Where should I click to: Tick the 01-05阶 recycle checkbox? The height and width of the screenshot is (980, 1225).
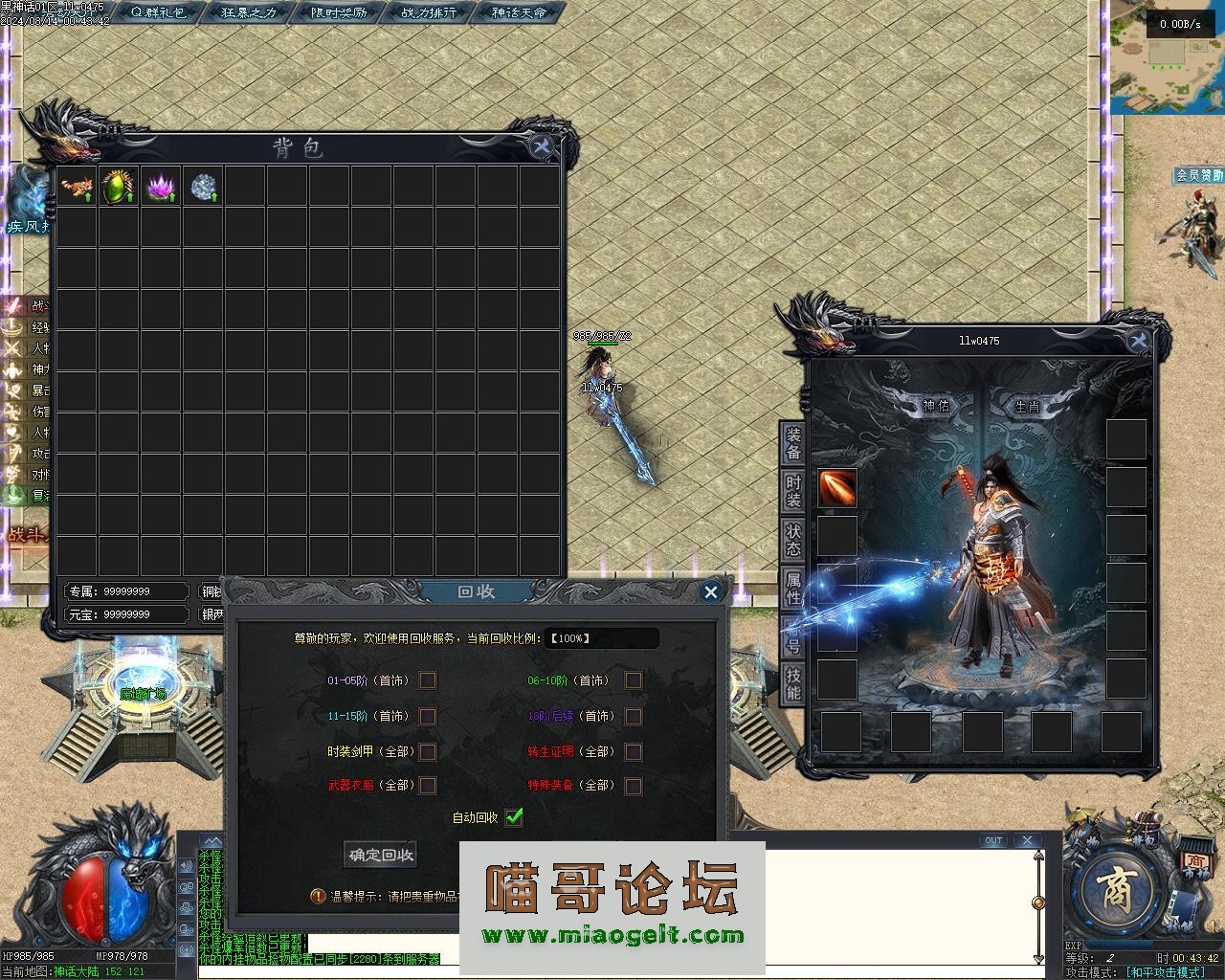click(428, 680)
